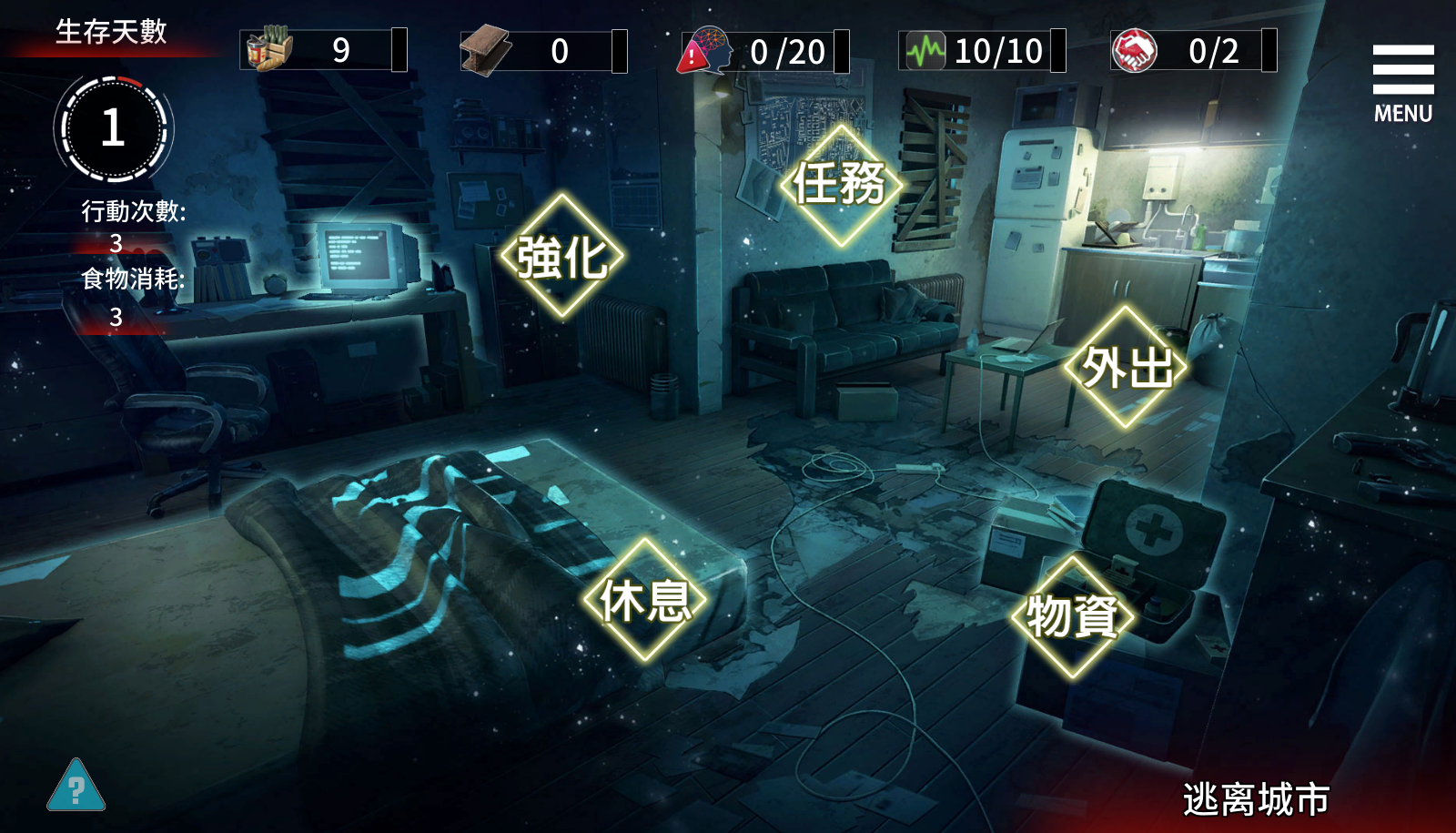Screen dimensions: 1456x833
Task: Select the 休息 rest diamond
Action: click(x=645, y=600)
